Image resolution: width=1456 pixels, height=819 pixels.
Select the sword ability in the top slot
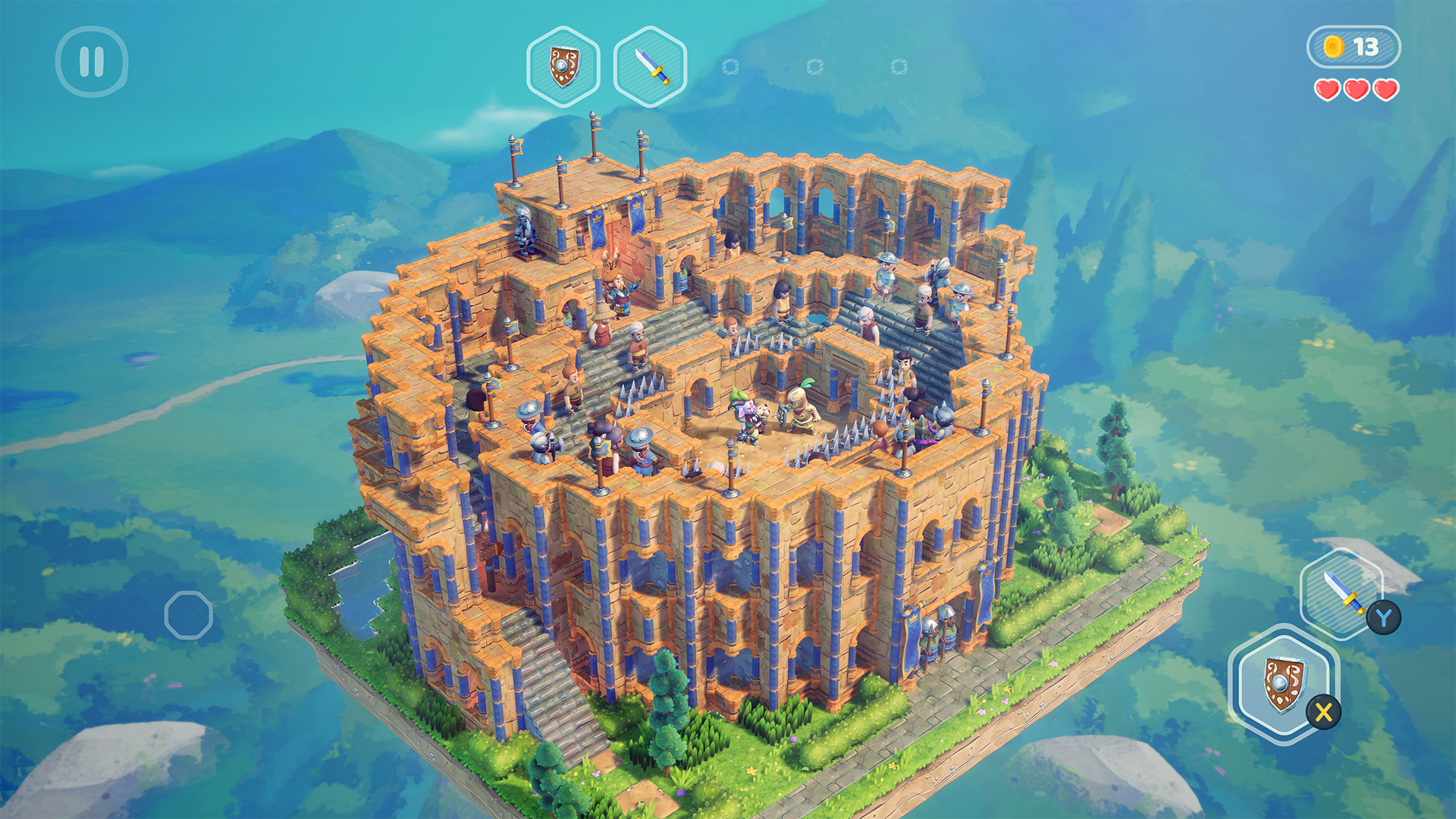651,67
